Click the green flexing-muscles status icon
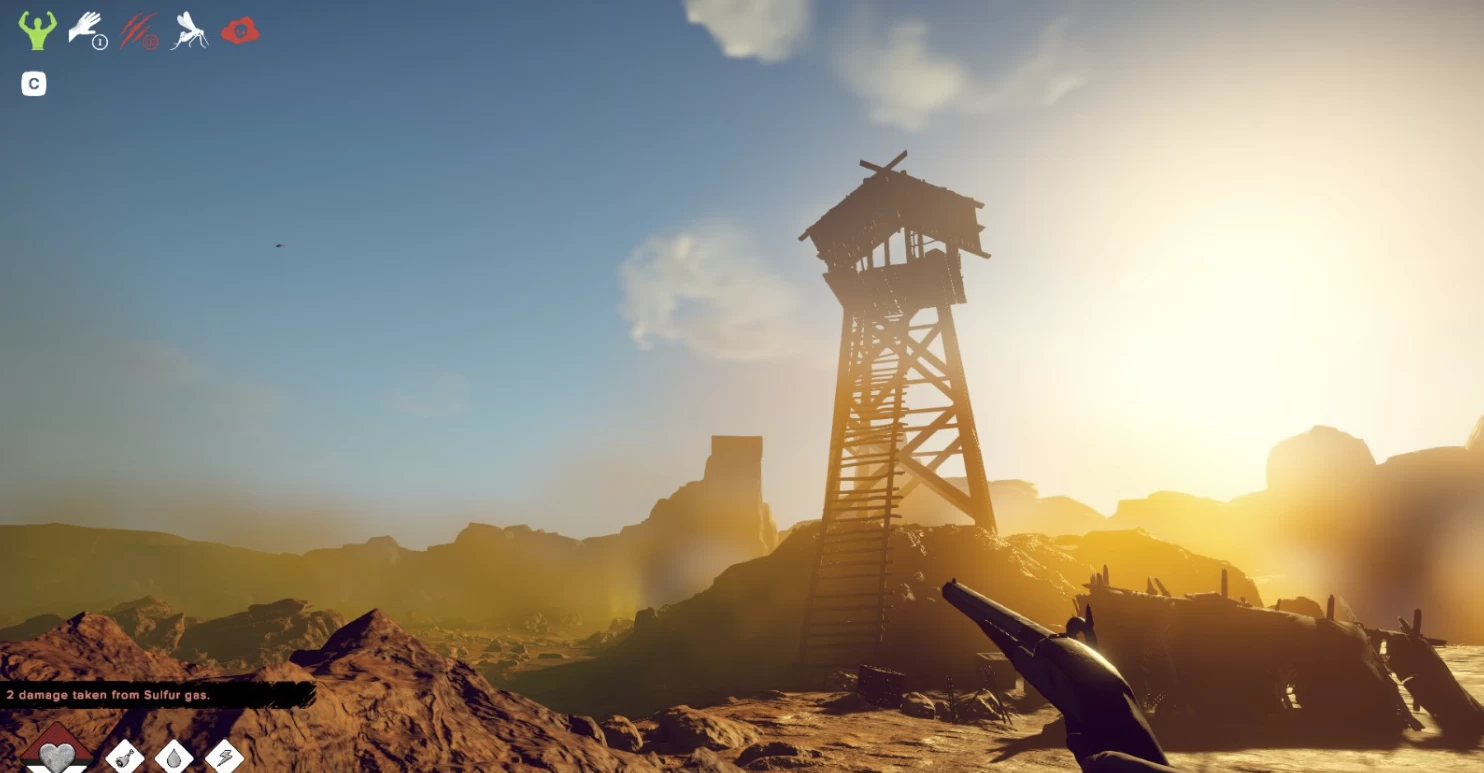This screenshot has width=1484, height=773. click(37, 30)
